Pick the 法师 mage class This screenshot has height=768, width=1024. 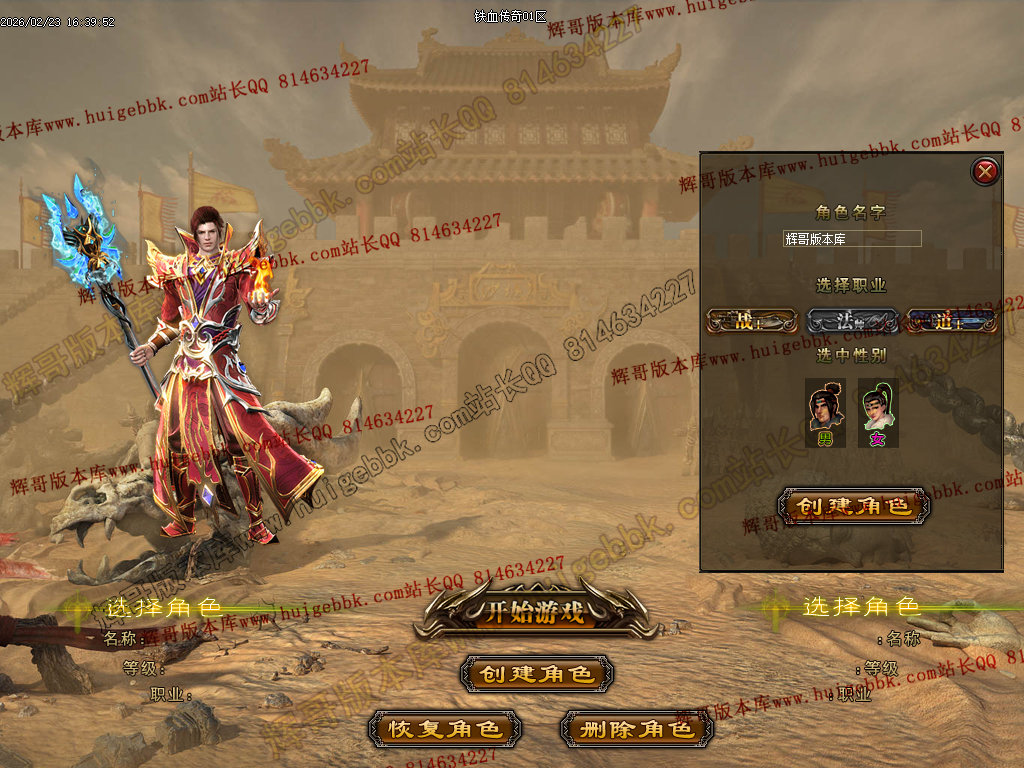coord(851,321)
